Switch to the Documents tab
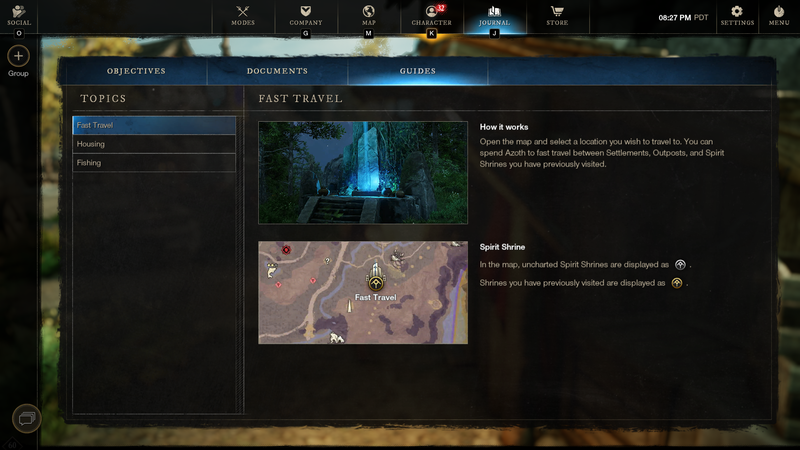Viewport: 800px width, 450px height. (277, 71)
